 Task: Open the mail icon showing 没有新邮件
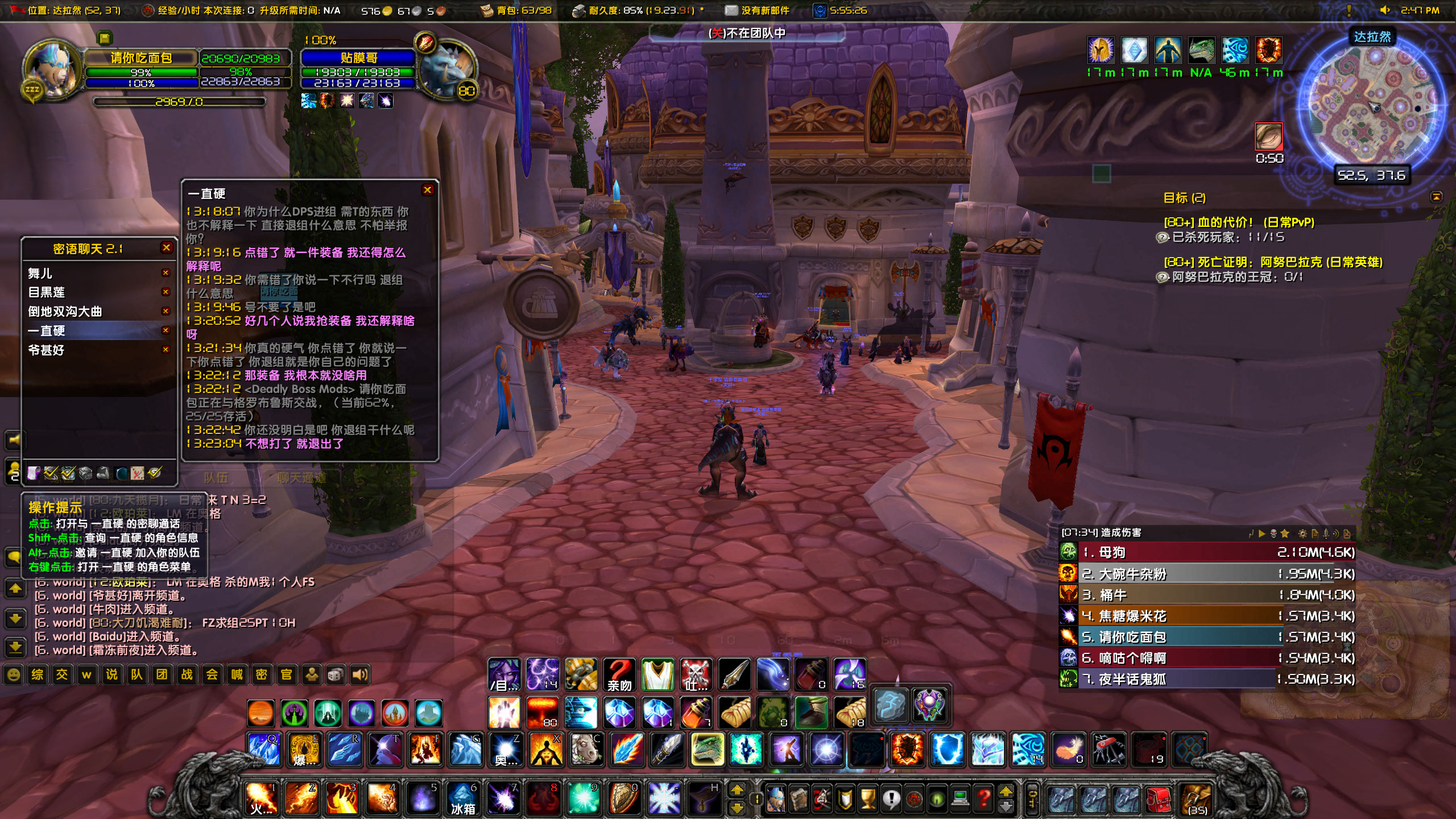[x=731, y=10]
